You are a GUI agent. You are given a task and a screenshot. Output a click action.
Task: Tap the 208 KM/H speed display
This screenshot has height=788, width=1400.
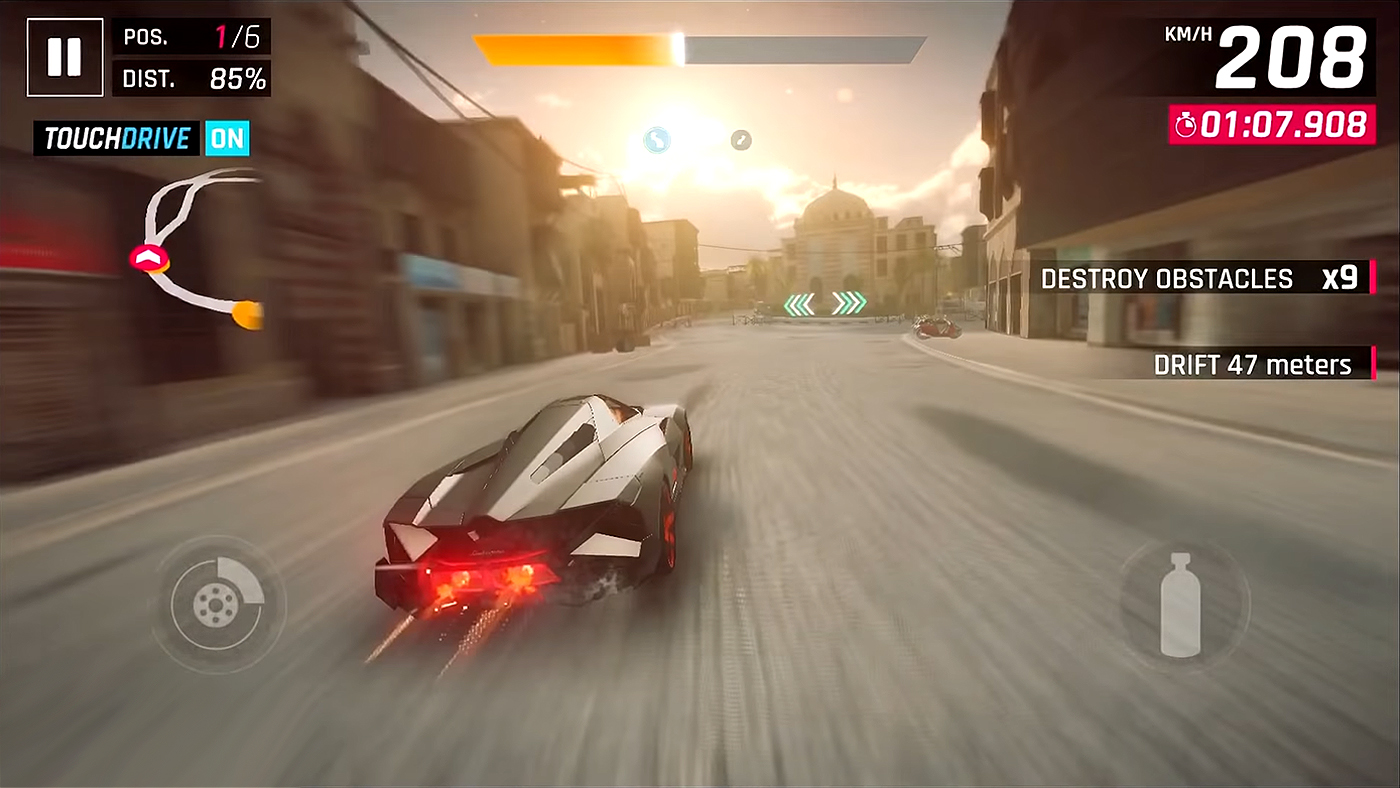pyautogui.click(x=1290, y=57)
